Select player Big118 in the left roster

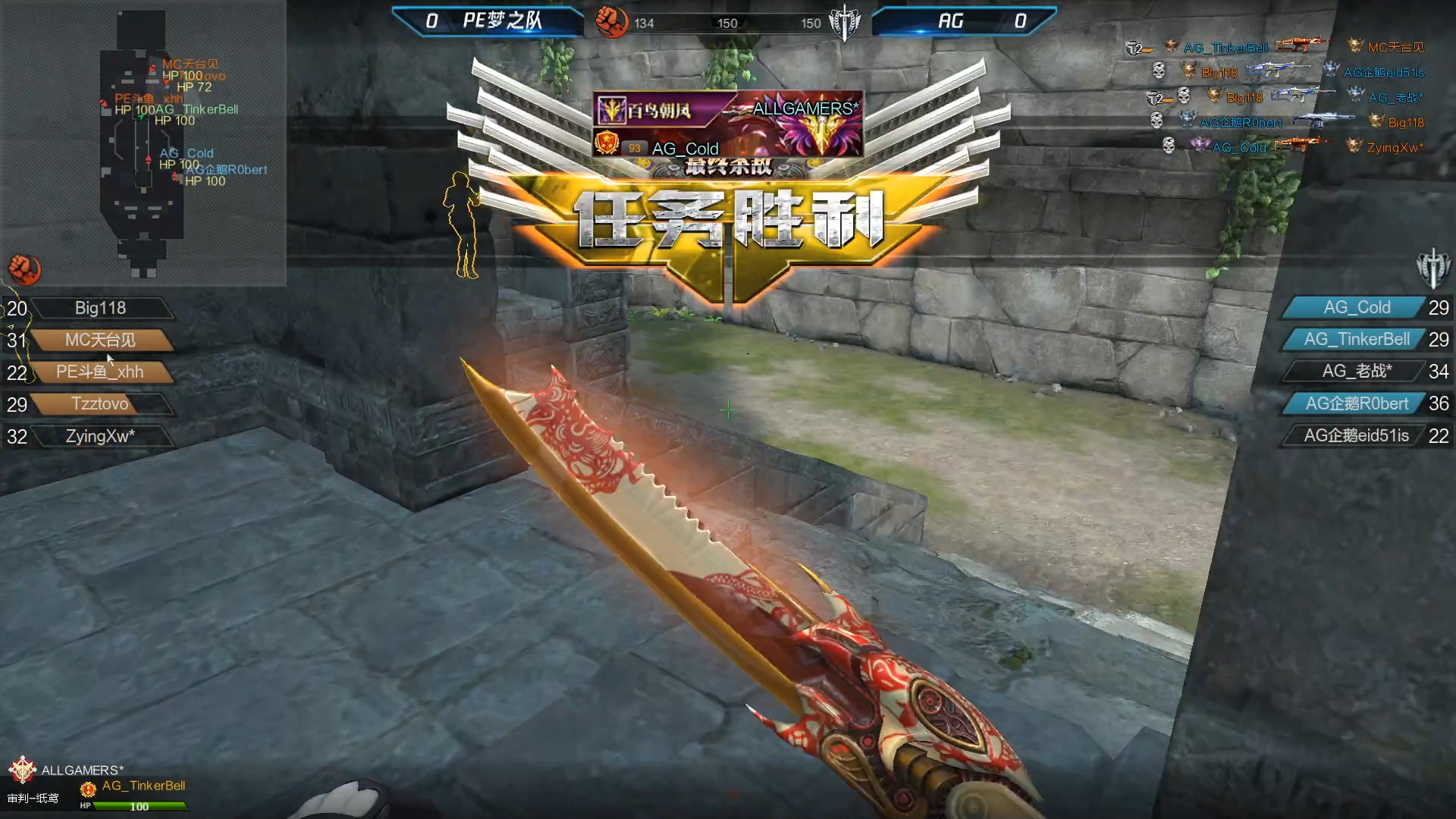coord(100,308)
